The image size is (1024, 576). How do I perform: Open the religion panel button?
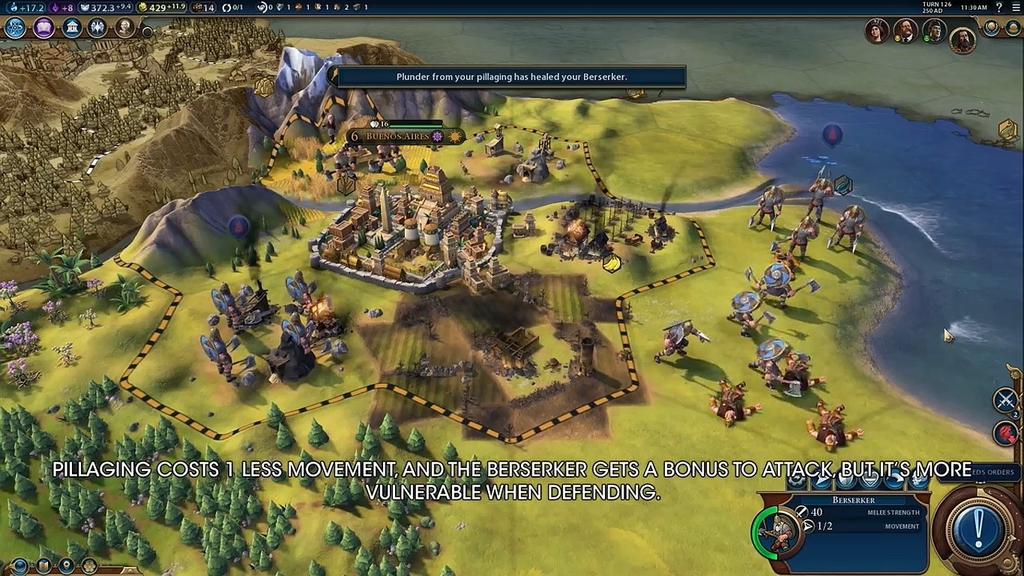(98, 28)
